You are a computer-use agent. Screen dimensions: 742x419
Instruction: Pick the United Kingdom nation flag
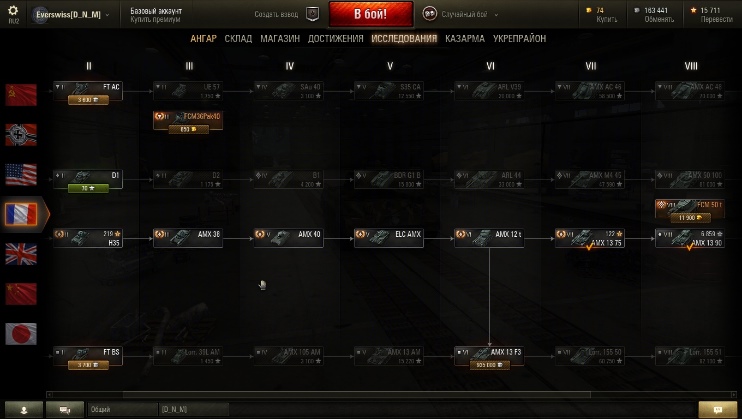(x=21, y=253)
